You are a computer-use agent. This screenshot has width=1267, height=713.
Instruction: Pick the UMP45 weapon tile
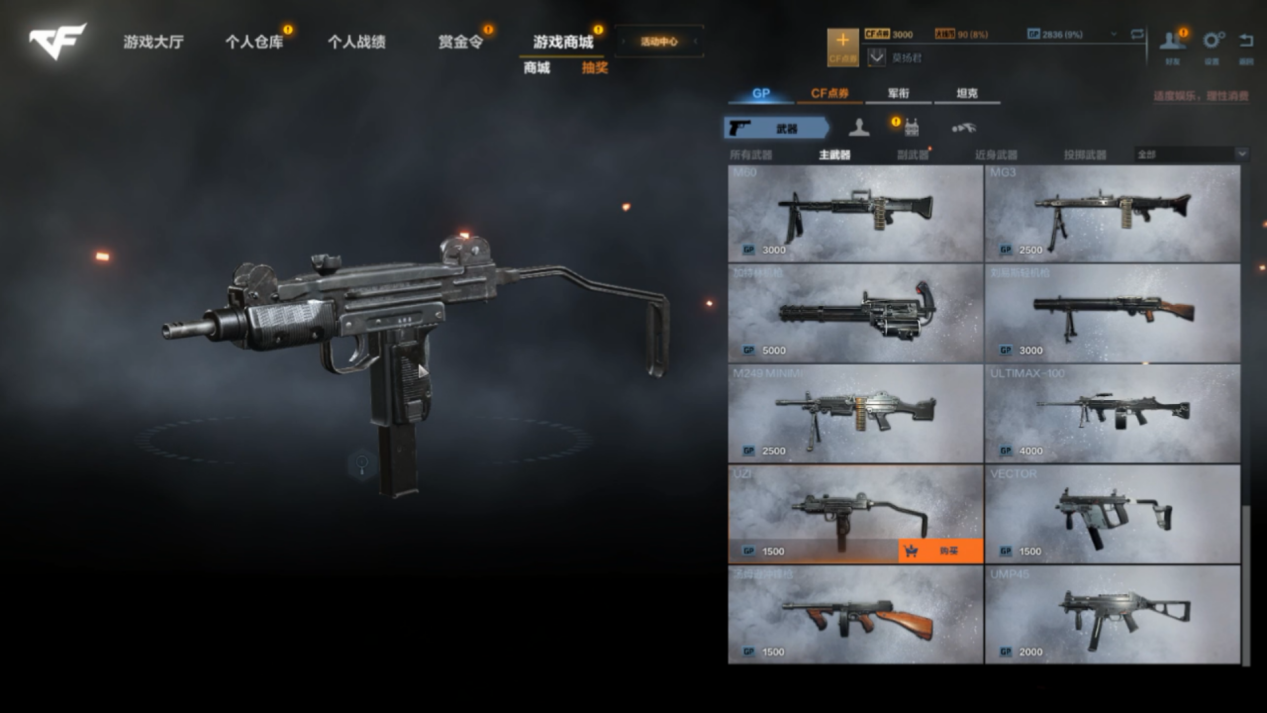click(x=1112, y=614)
